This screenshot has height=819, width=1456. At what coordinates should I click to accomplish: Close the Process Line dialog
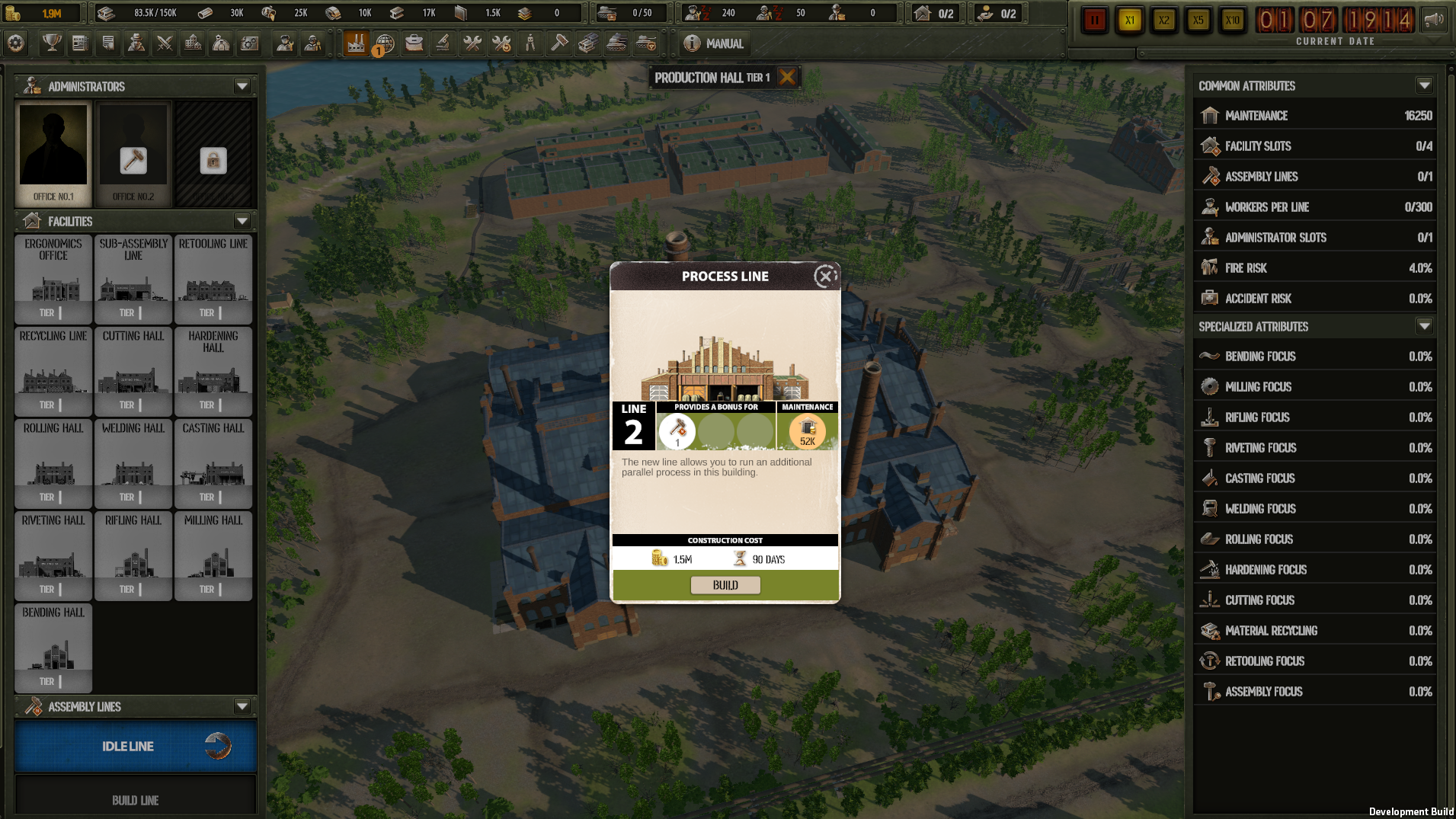pos(825,277)
